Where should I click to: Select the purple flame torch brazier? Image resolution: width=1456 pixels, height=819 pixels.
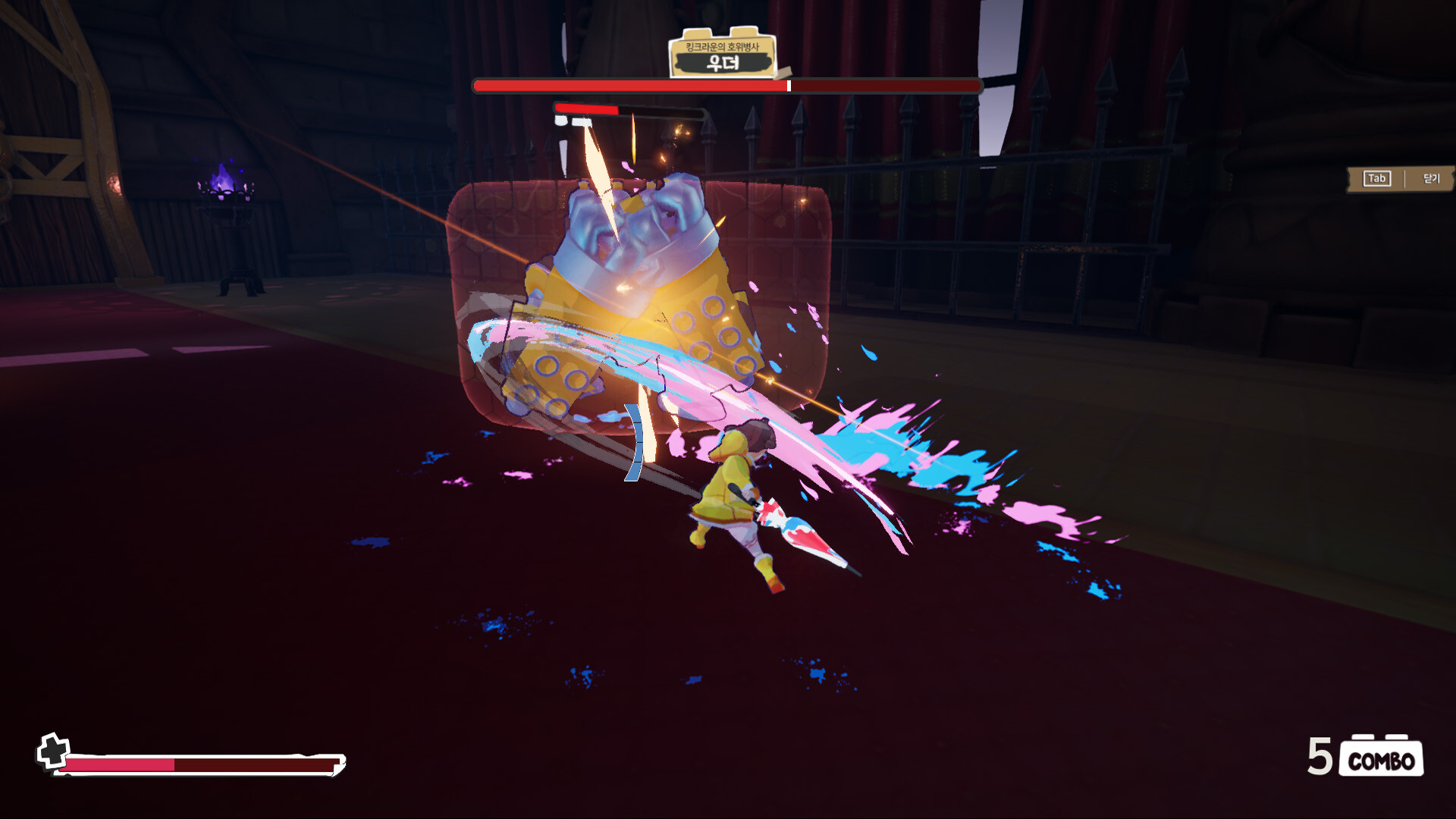pyautogui.click(x=221, y=190)
